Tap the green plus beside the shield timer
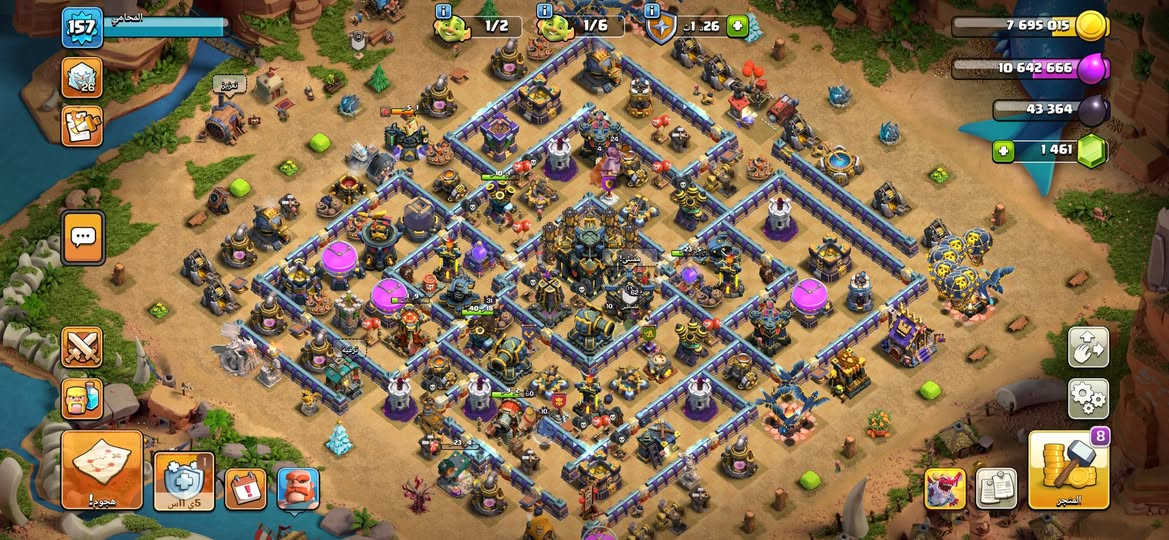 point(738,26)
